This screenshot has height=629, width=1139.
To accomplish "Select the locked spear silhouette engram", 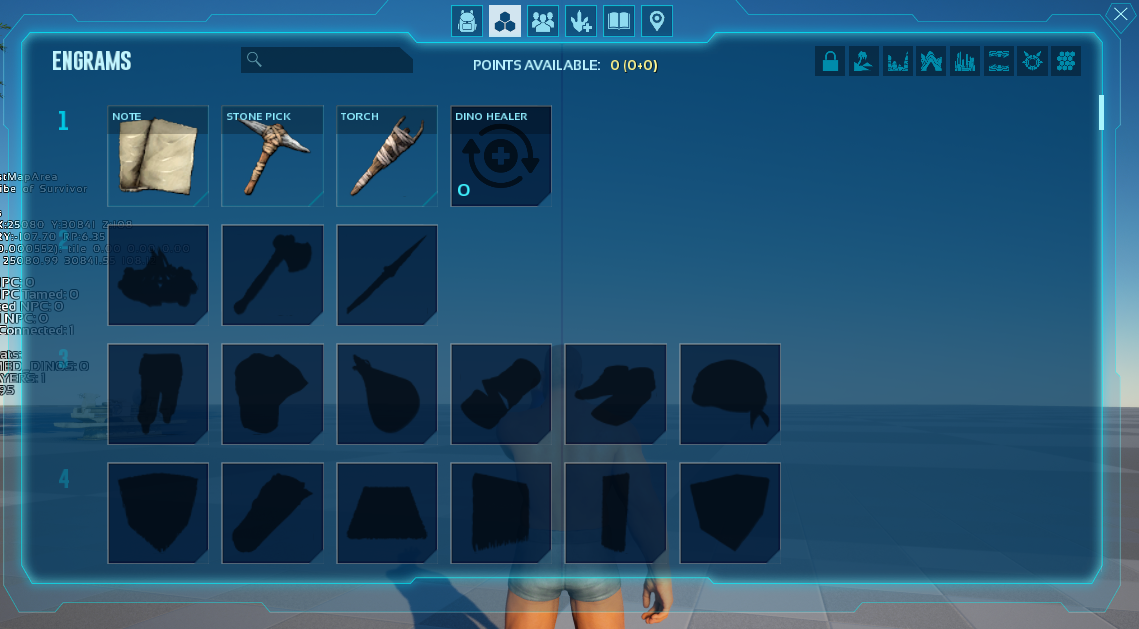I will click(x=387, y=275).
